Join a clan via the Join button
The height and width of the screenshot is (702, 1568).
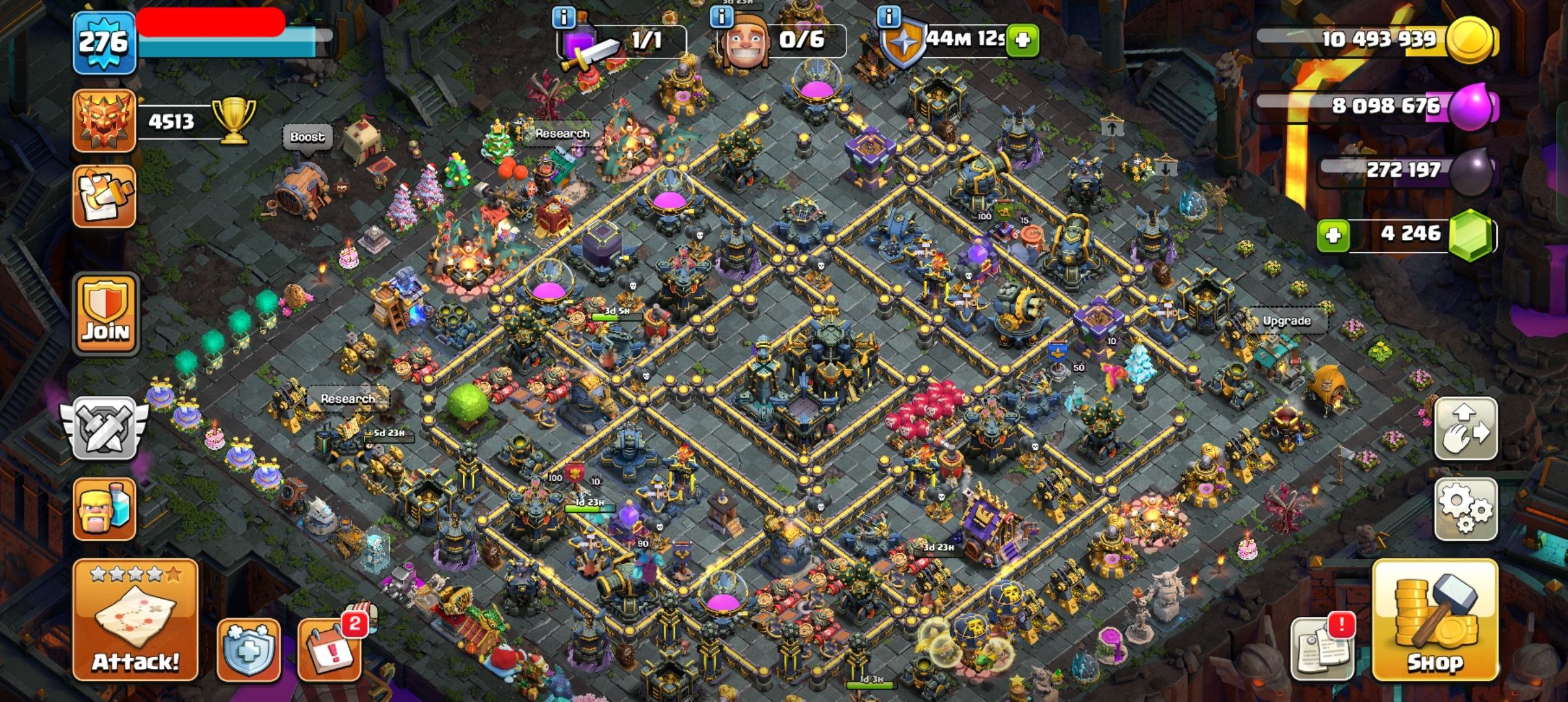tap(106, 315)
